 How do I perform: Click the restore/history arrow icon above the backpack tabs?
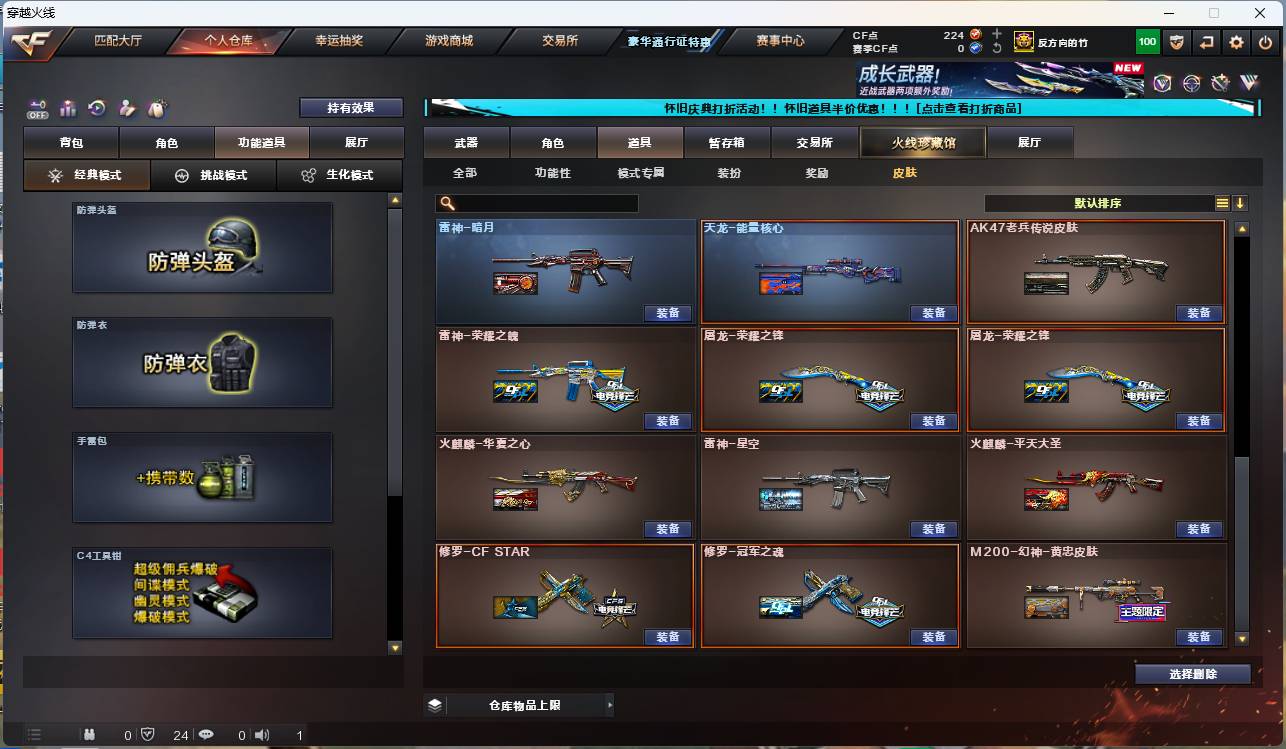96,108
